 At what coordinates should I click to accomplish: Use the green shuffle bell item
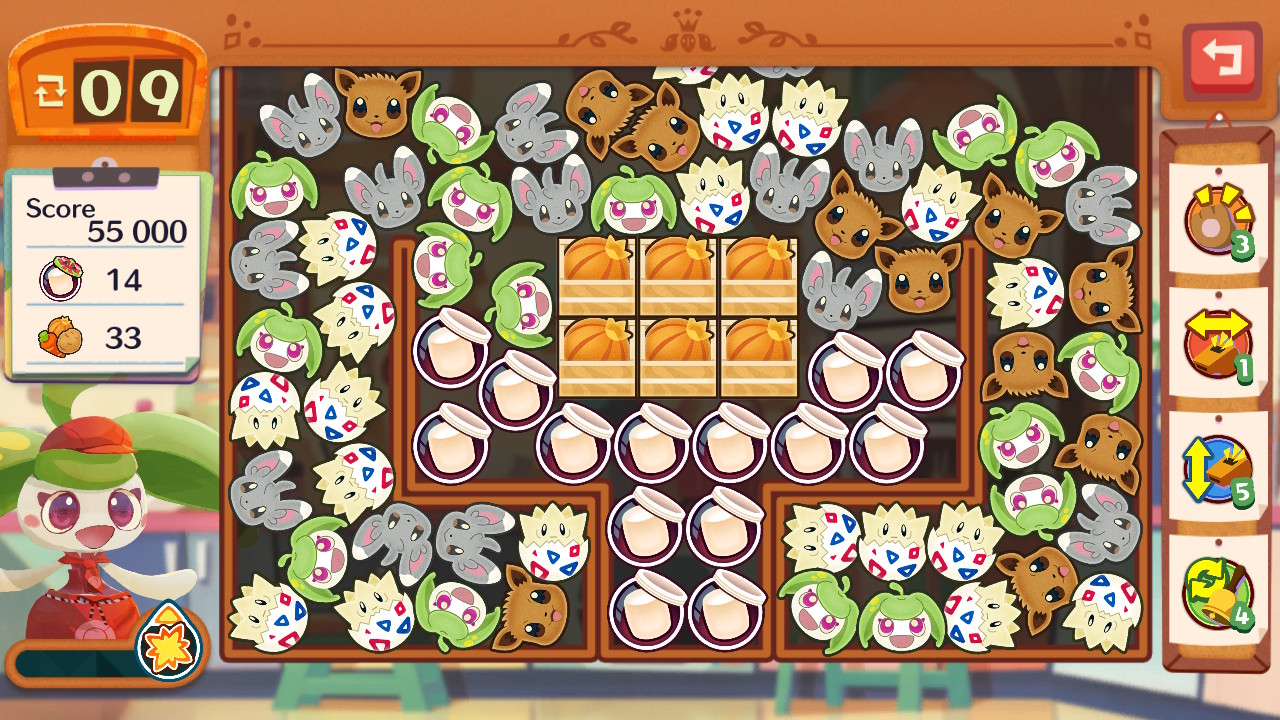(x=1217, y=590)
